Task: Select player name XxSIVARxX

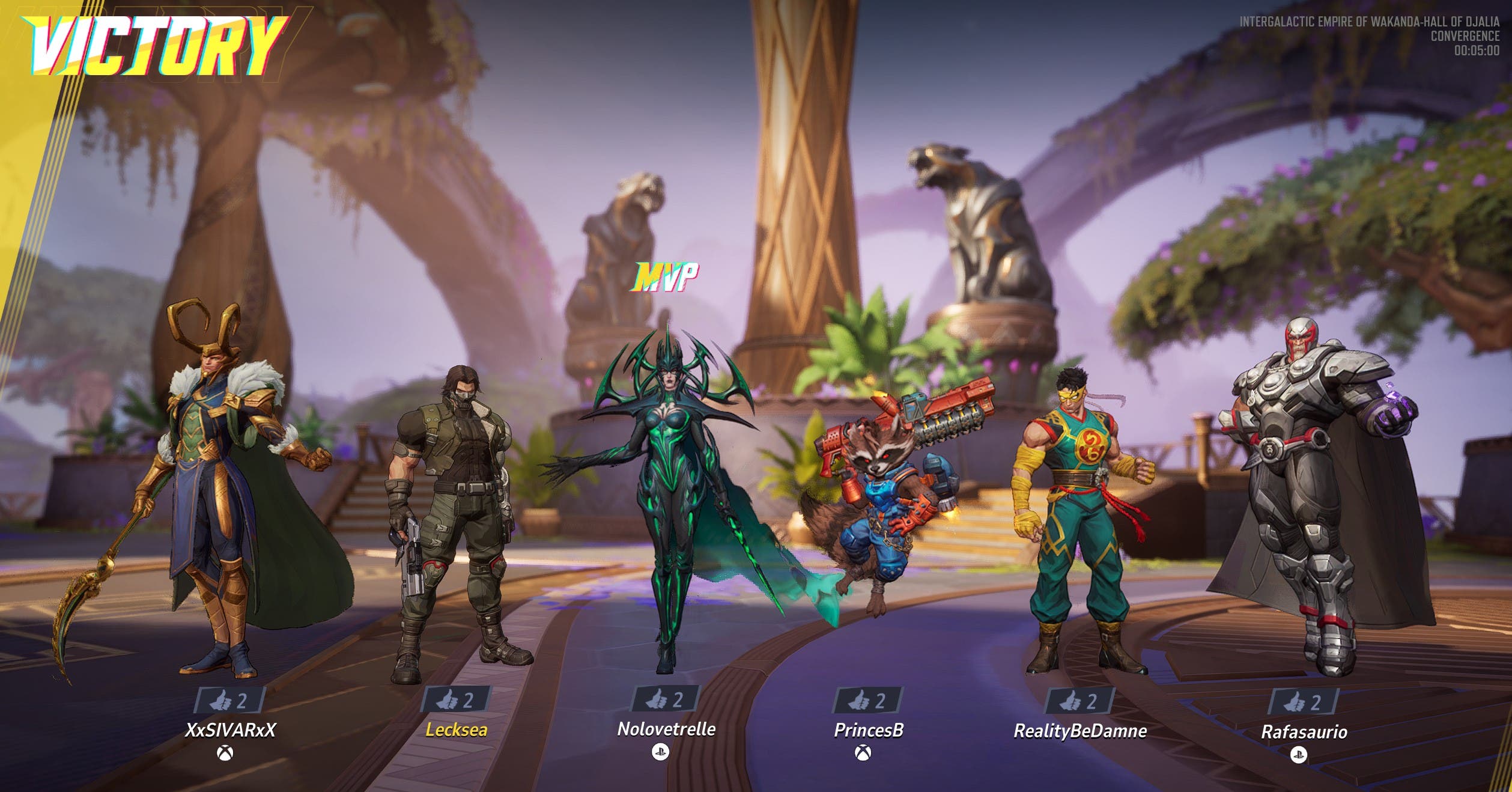Action: pyautogui.click(x=230, y=730)
